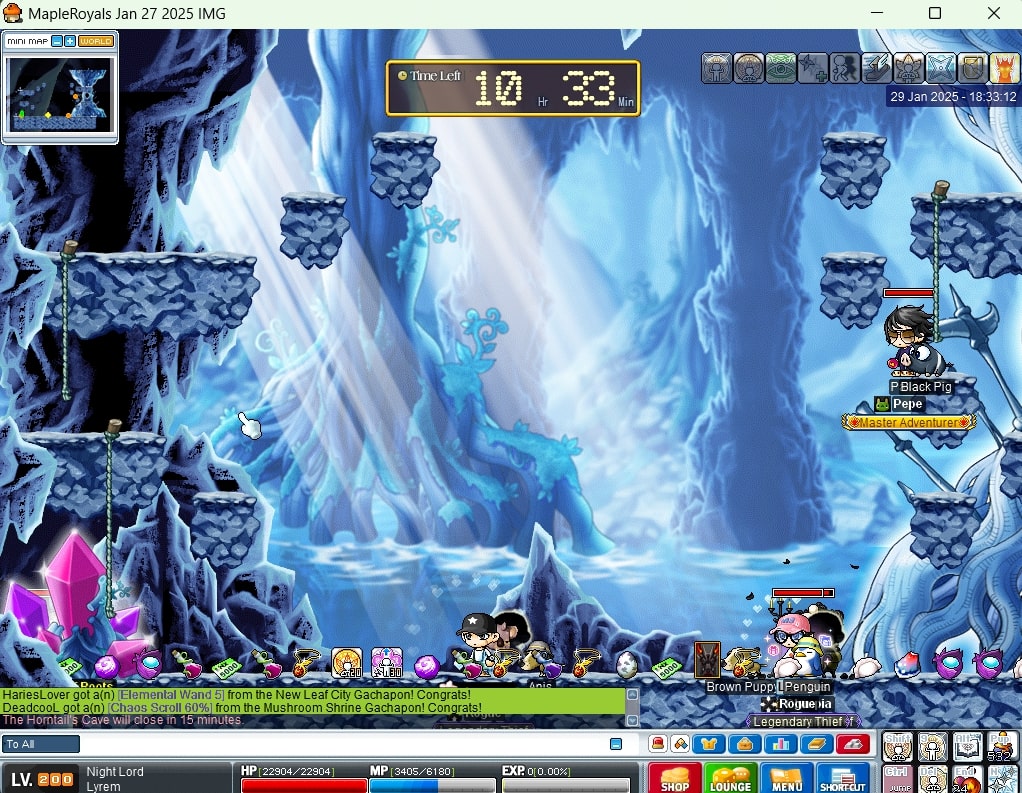Image resolution: width=1022 pixels, height=793 pixels.
Task: Click the green eye buff icon
Action: coord(781,67)
